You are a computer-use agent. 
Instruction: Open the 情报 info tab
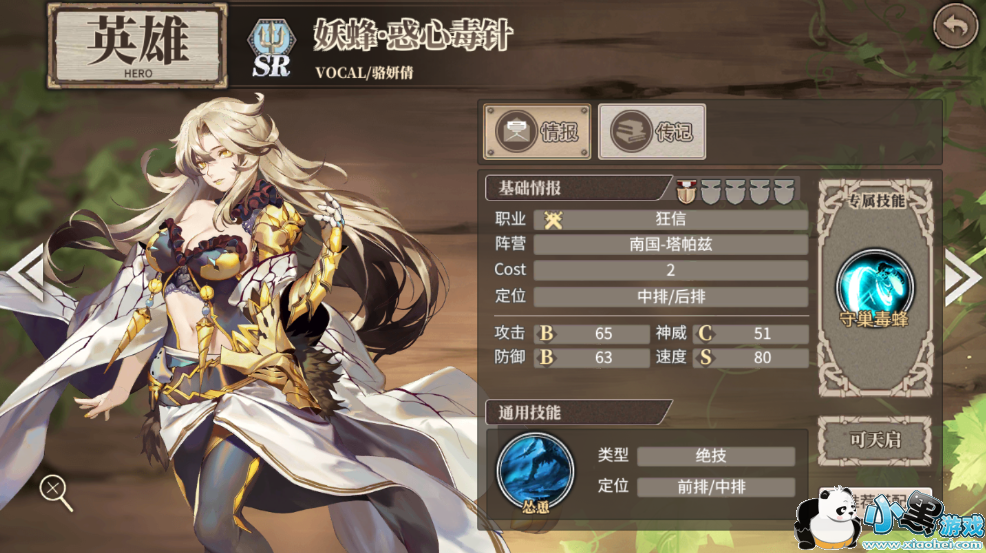coord(538,131)
